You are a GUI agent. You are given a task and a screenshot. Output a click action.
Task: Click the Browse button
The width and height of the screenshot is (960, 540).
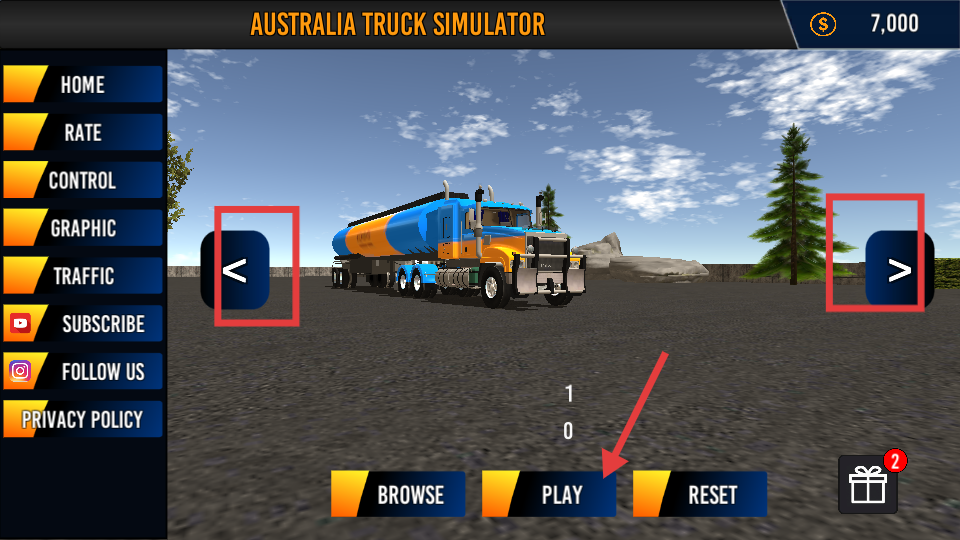[399, 495]
